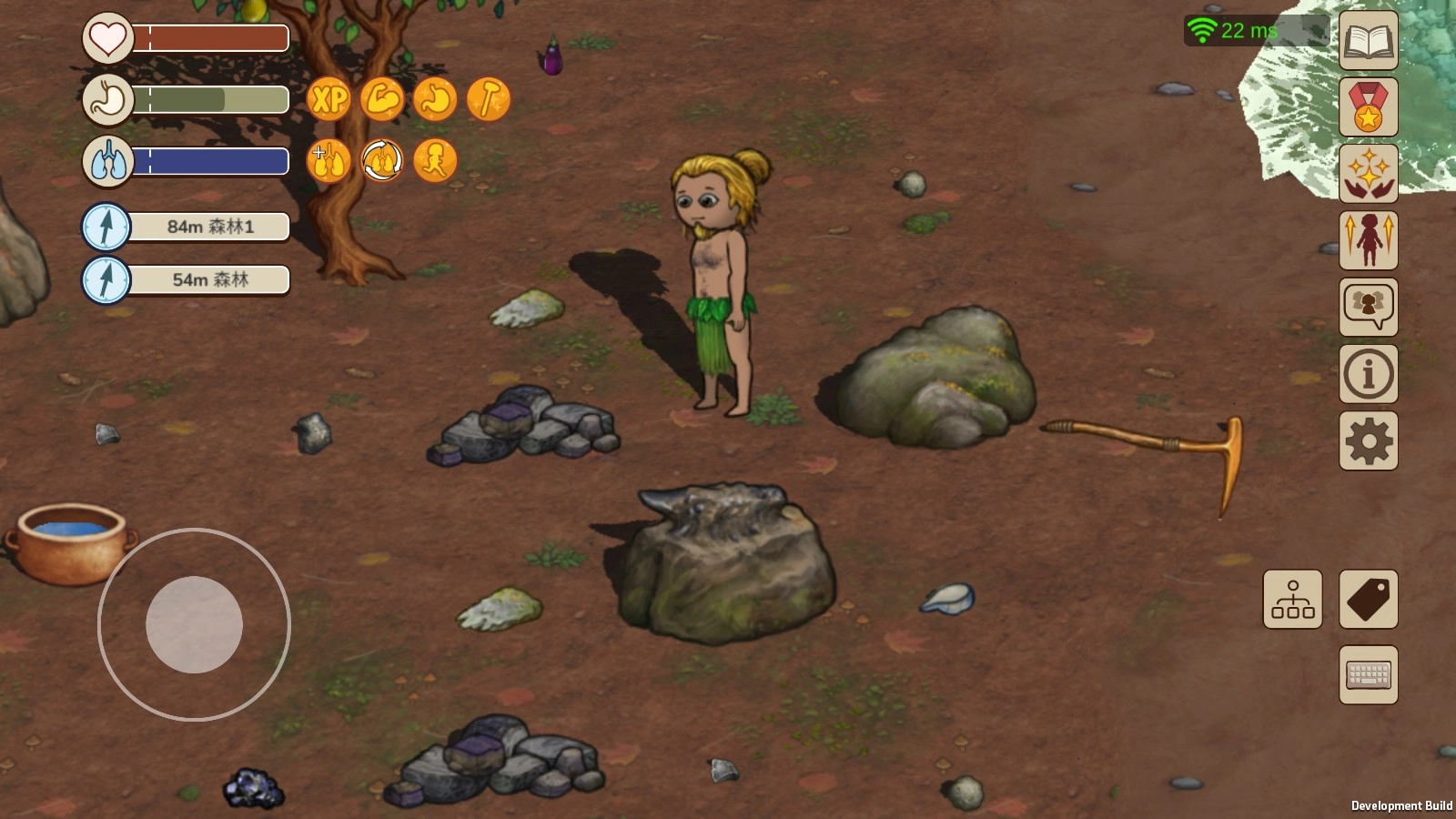This screenshot has height=819, width=1456.
Task: Show the info panel
Action: point(1368,373)
